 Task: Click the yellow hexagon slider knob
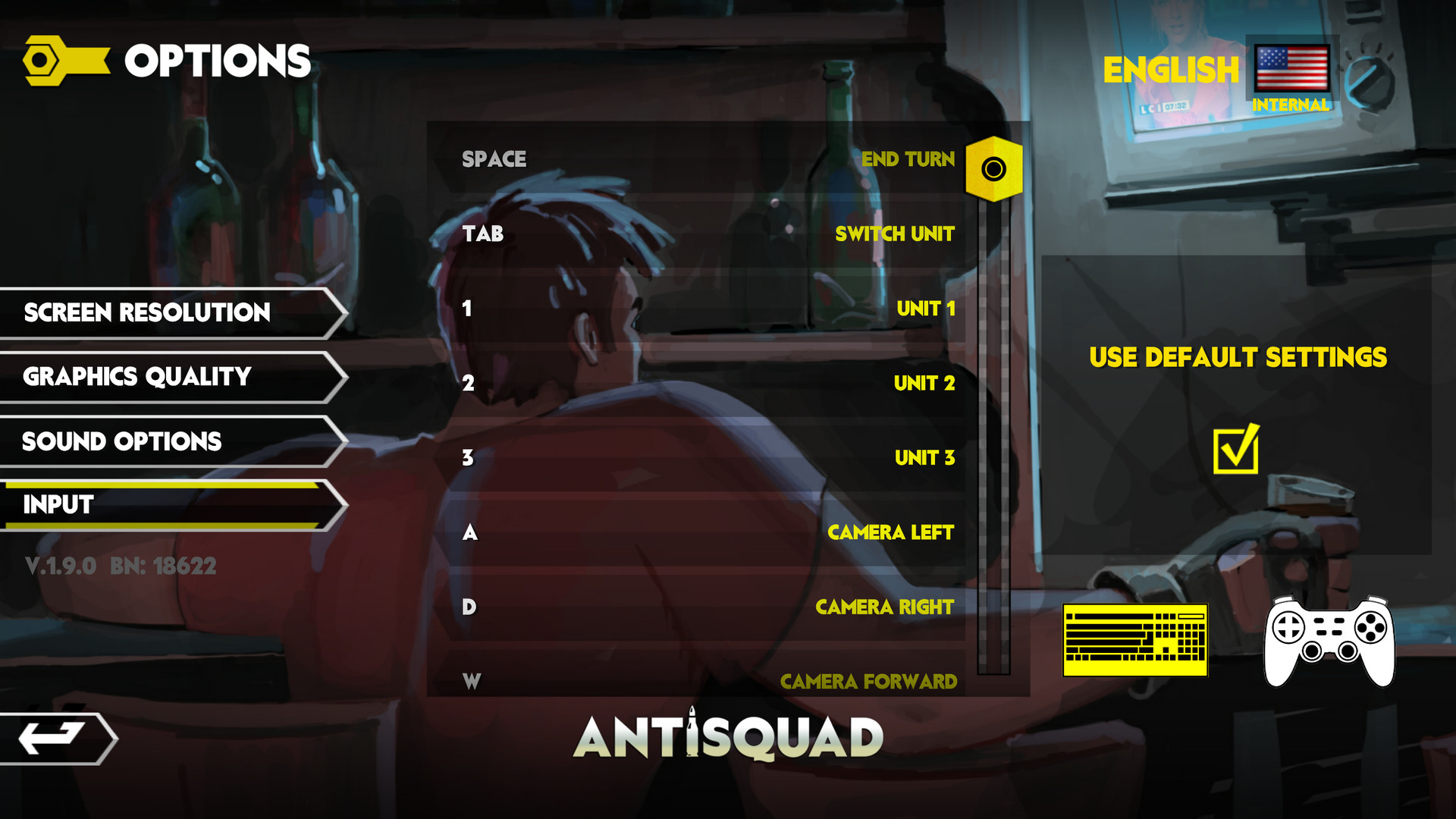tap(995, 168)
